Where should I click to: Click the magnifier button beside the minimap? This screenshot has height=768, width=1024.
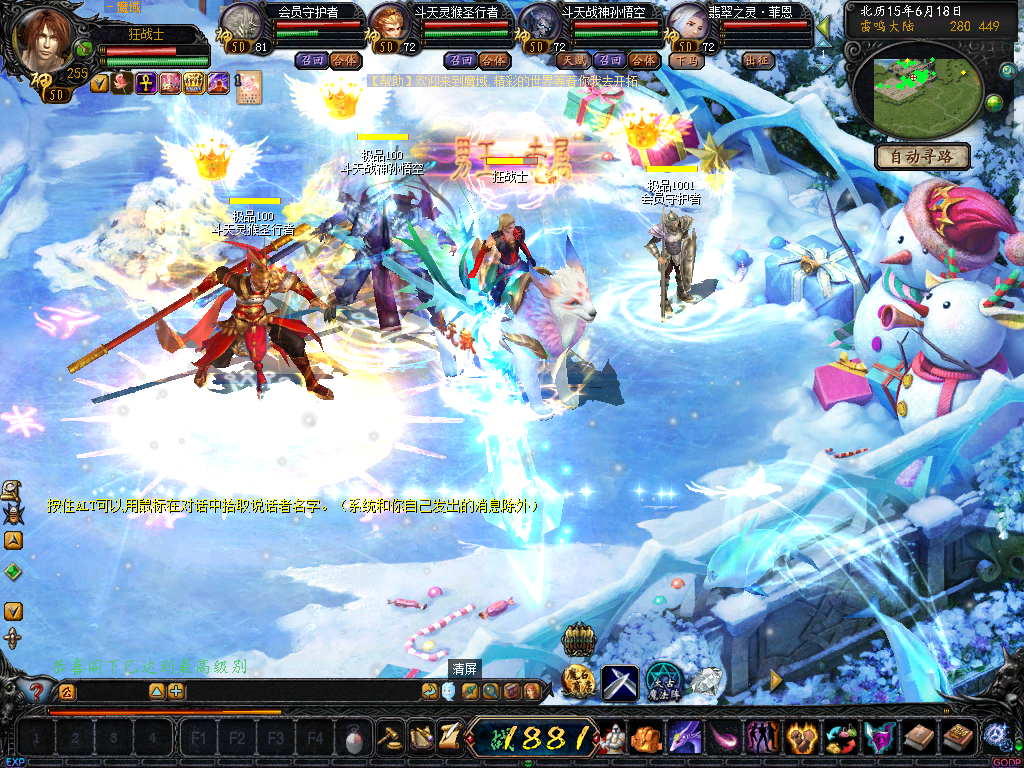tap(1006, 70)
